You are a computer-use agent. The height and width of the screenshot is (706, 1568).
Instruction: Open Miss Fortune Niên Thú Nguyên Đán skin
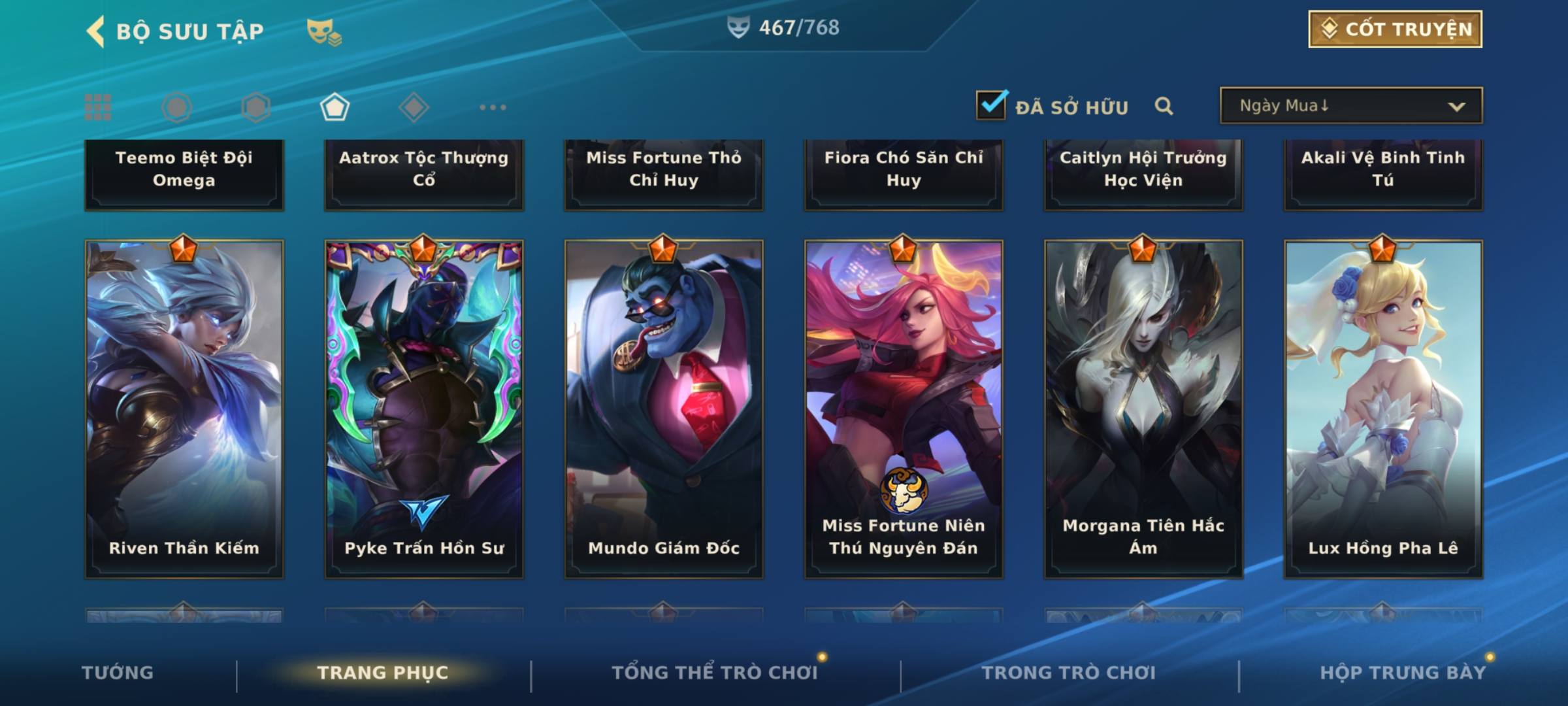(904, 409)
